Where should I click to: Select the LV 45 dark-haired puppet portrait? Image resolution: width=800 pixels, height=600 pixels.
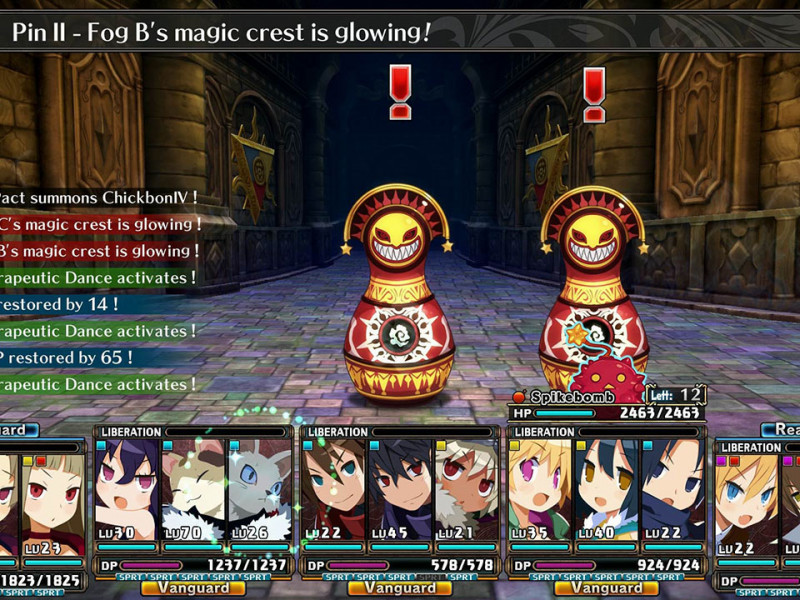tap(400, 490)
